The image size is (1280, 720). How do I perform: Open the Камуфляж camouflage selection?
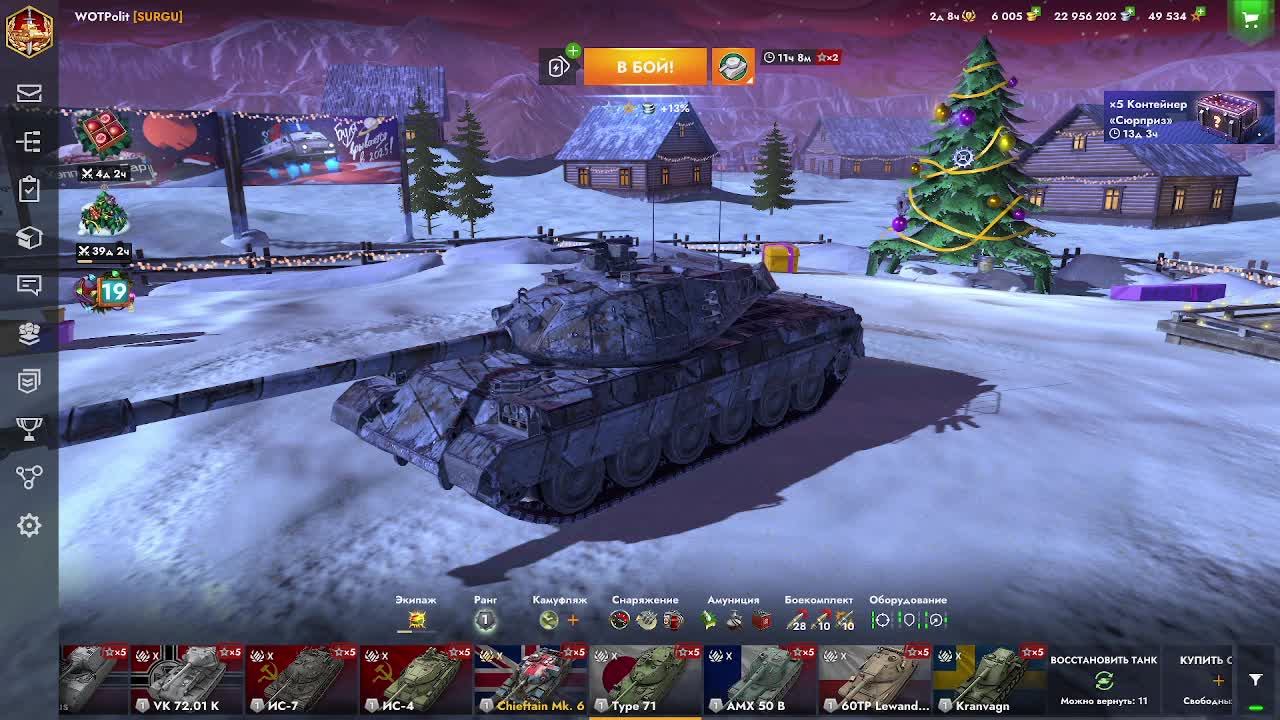[x=549, y=620]
